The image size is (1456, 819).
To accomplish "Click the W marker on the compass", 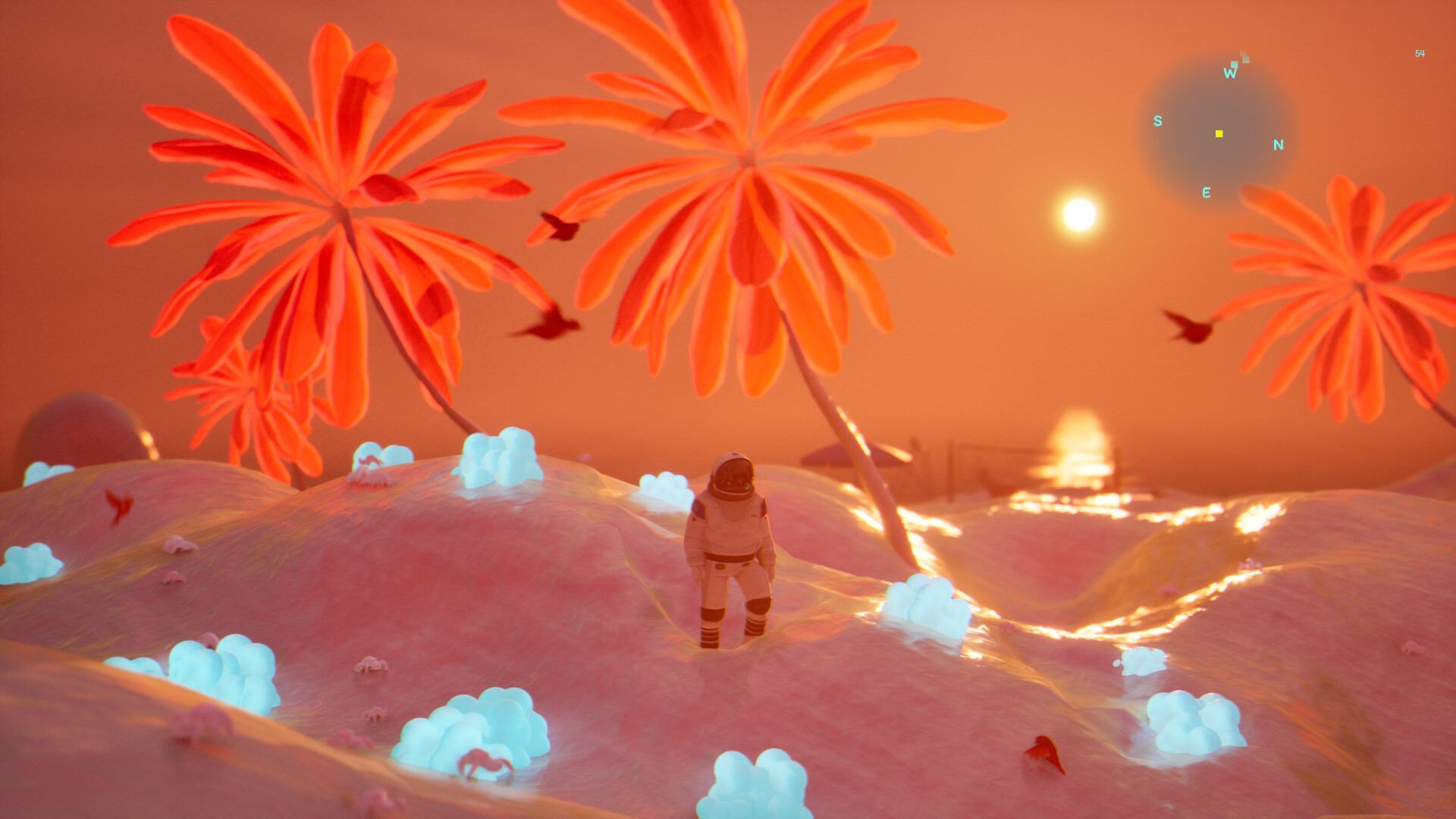I will [x=1230, y=73].
